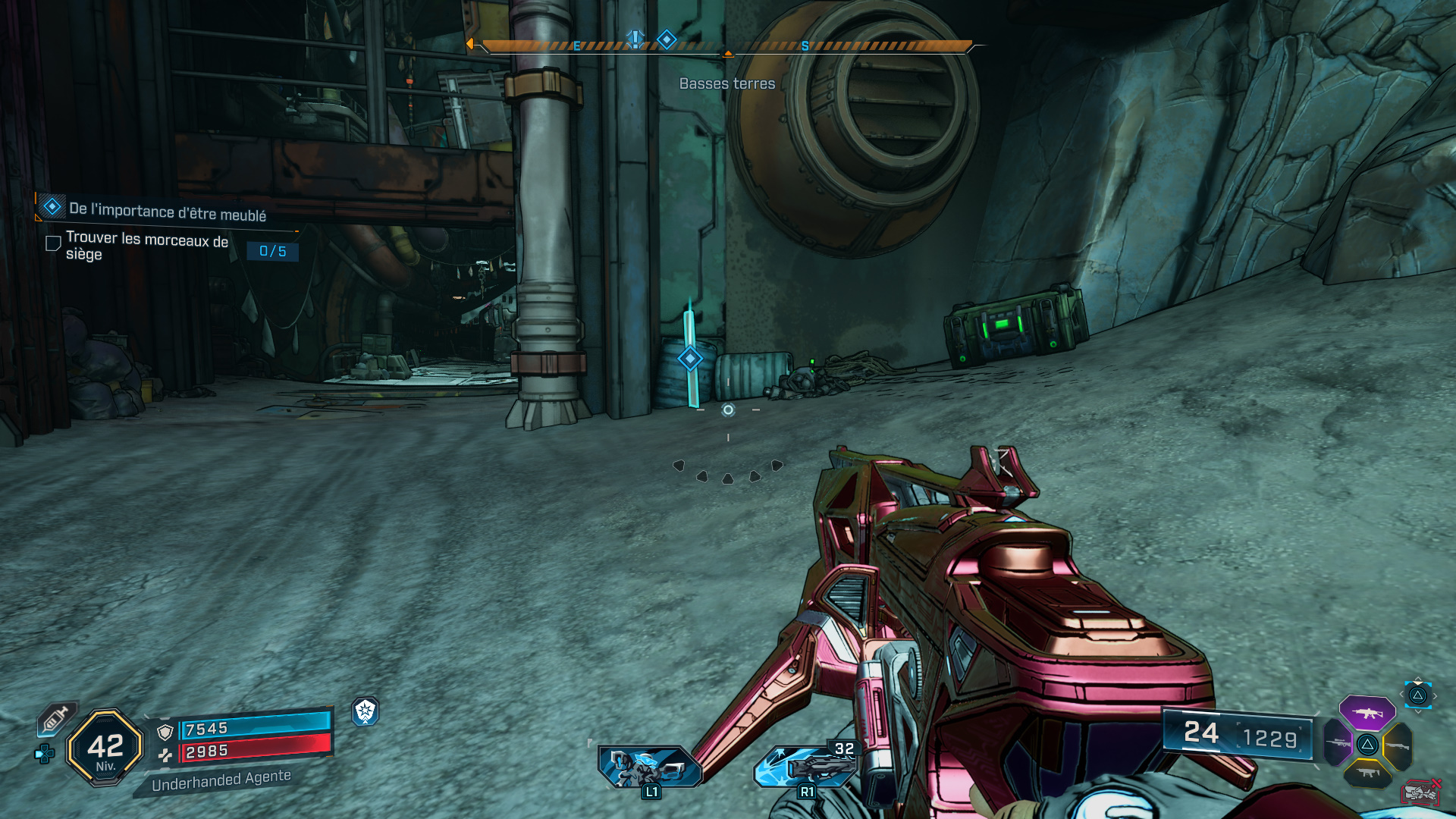Activate the L1 action skill icon
The image size is (1456, 819).
[648, 766]
